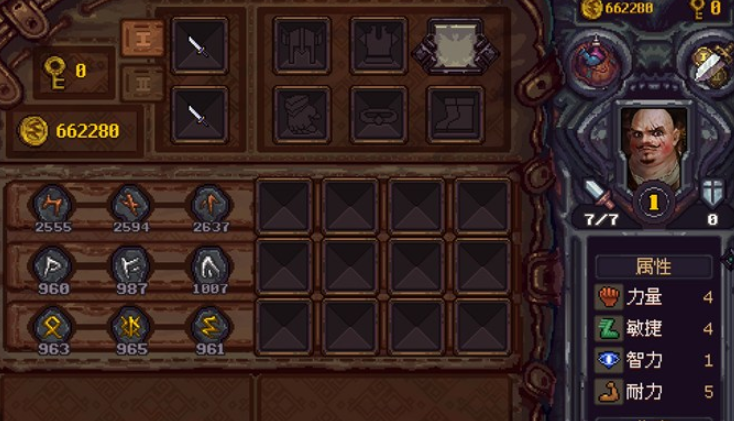Click the helmet equipment slot

[x=302, y=45]
